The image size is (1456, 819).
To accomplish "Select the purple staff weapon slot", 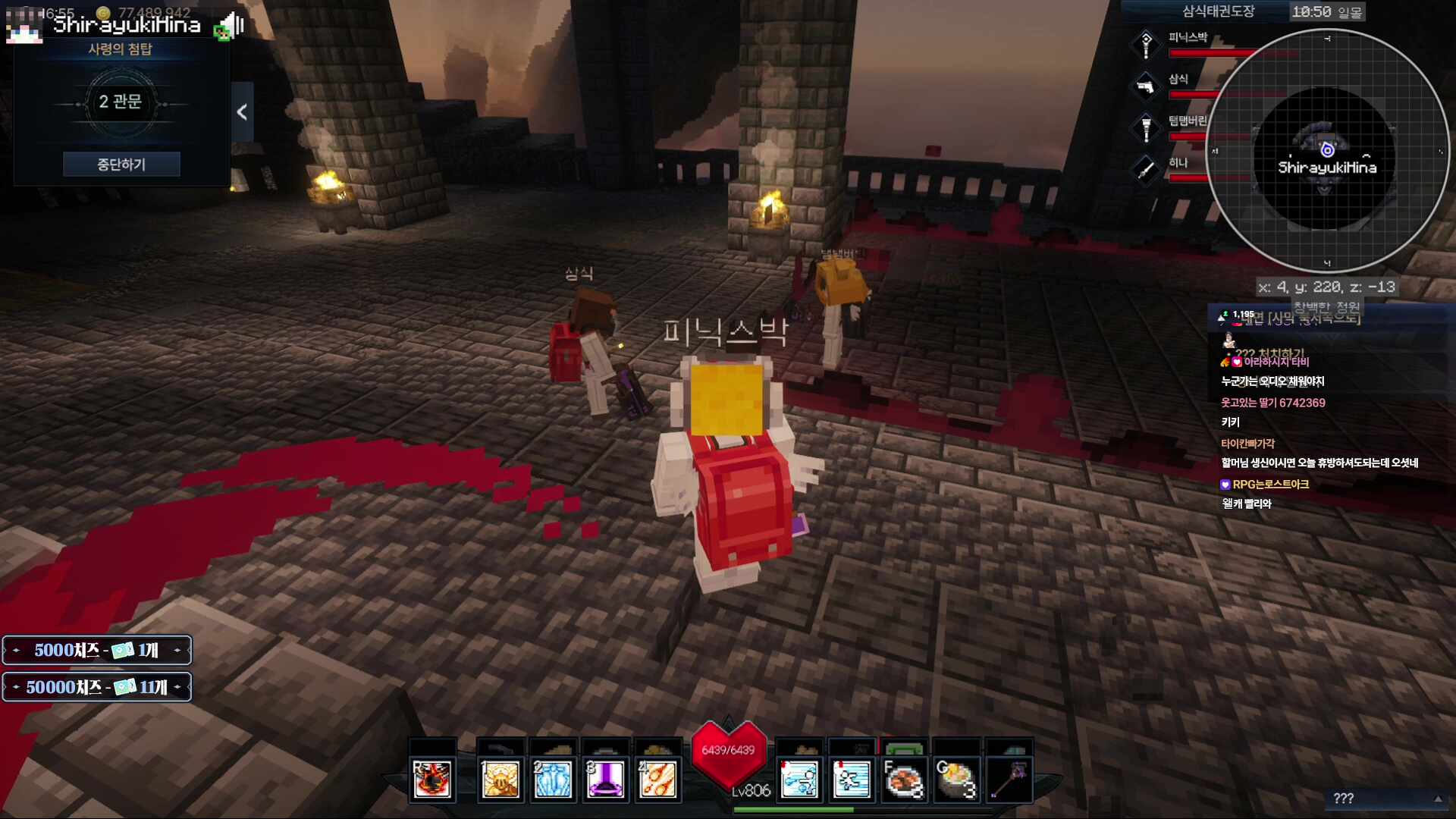I will tap(1009, 779).
